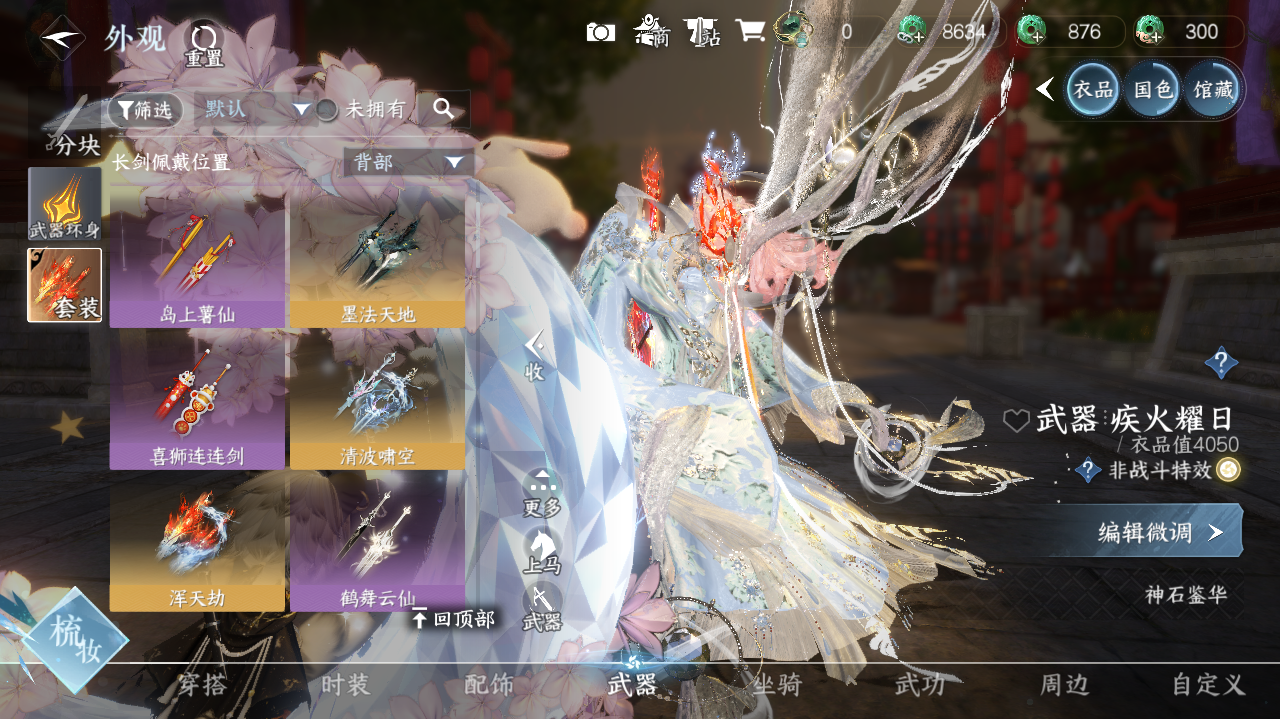
Task: Open the 馆藏 collection button
Action: tap(1213, 89)
